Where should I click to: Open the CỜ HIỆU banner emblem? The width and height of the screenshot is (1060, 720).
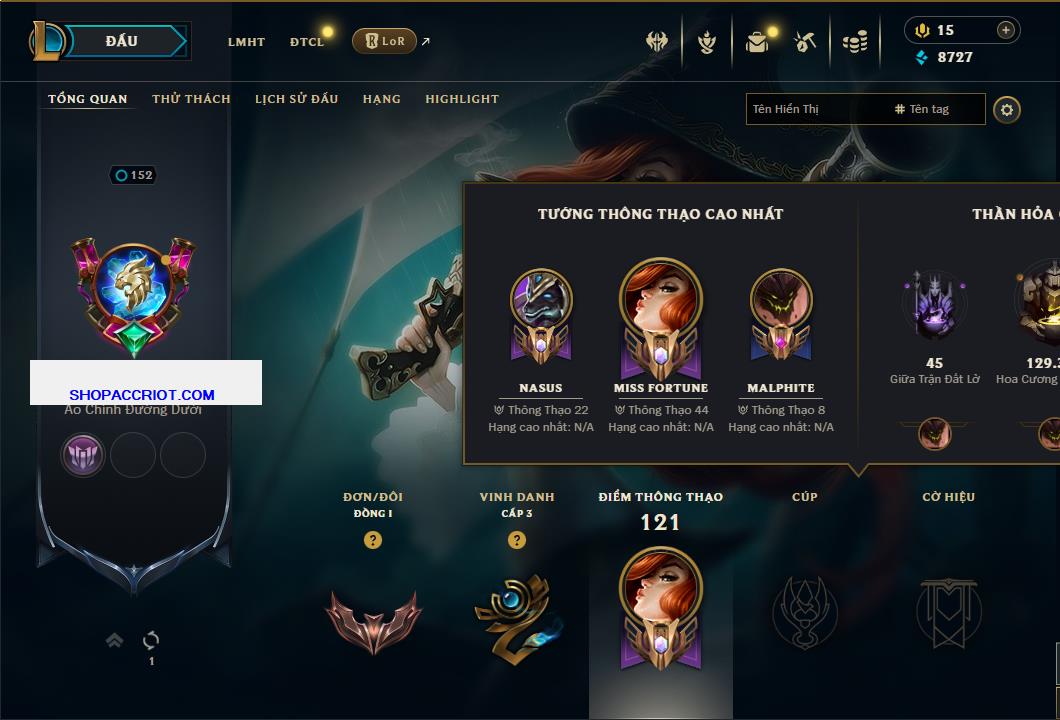tap(948, 612)
